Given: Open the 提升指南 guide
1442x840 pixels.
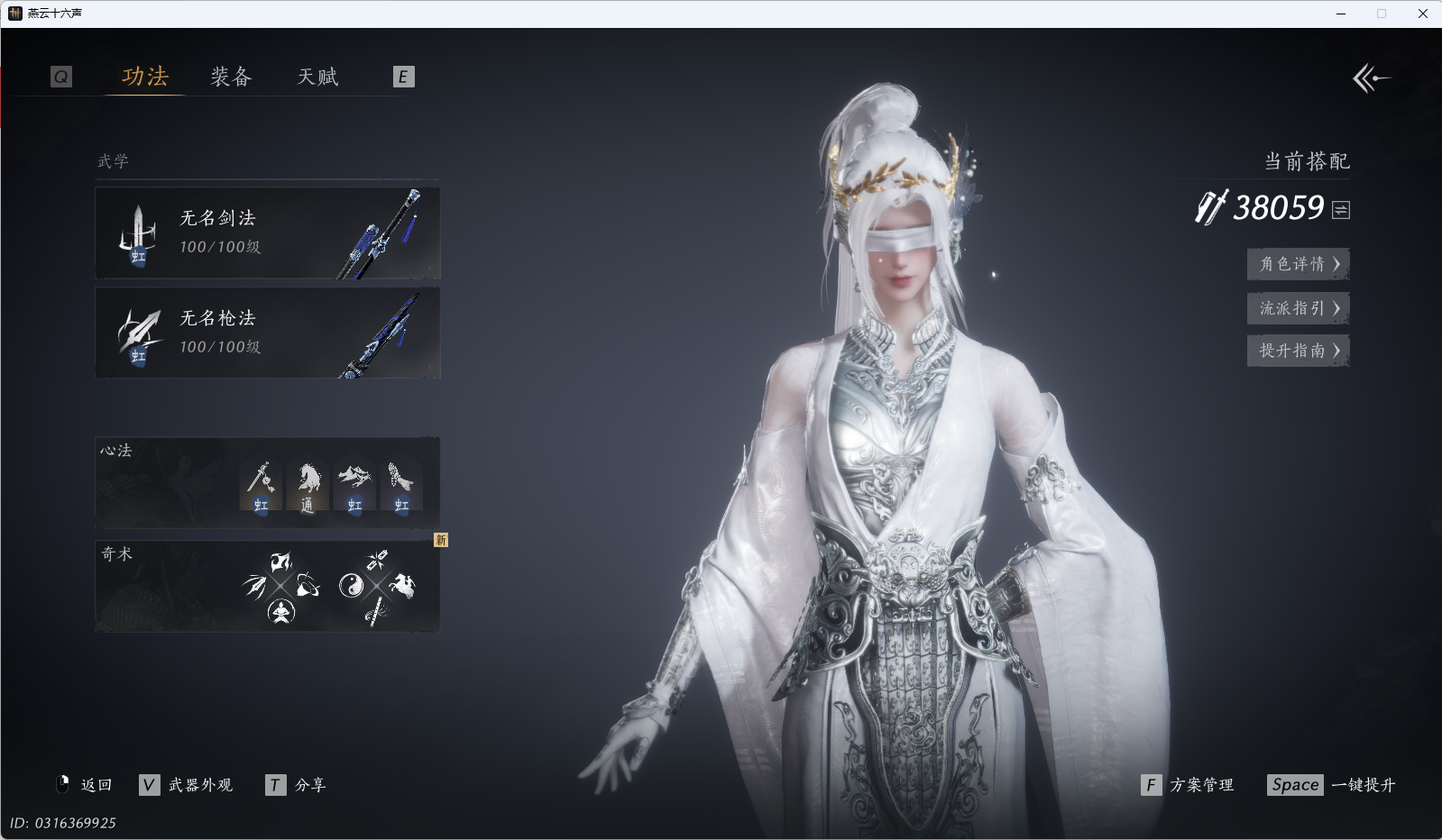Looking at the screenshot, I should [1298, 351].
